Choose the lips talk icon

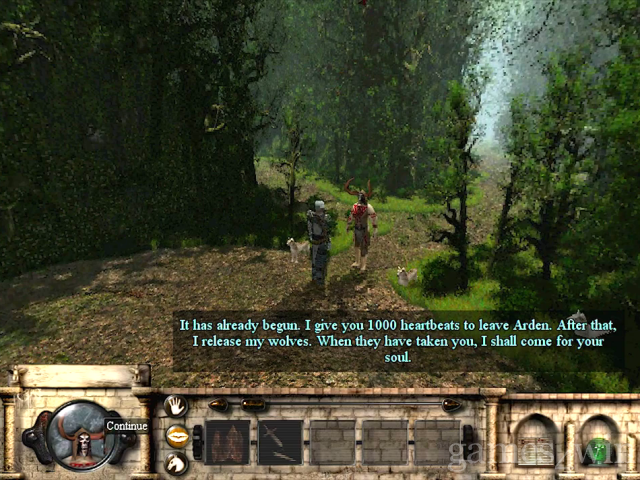click(176, 435)
